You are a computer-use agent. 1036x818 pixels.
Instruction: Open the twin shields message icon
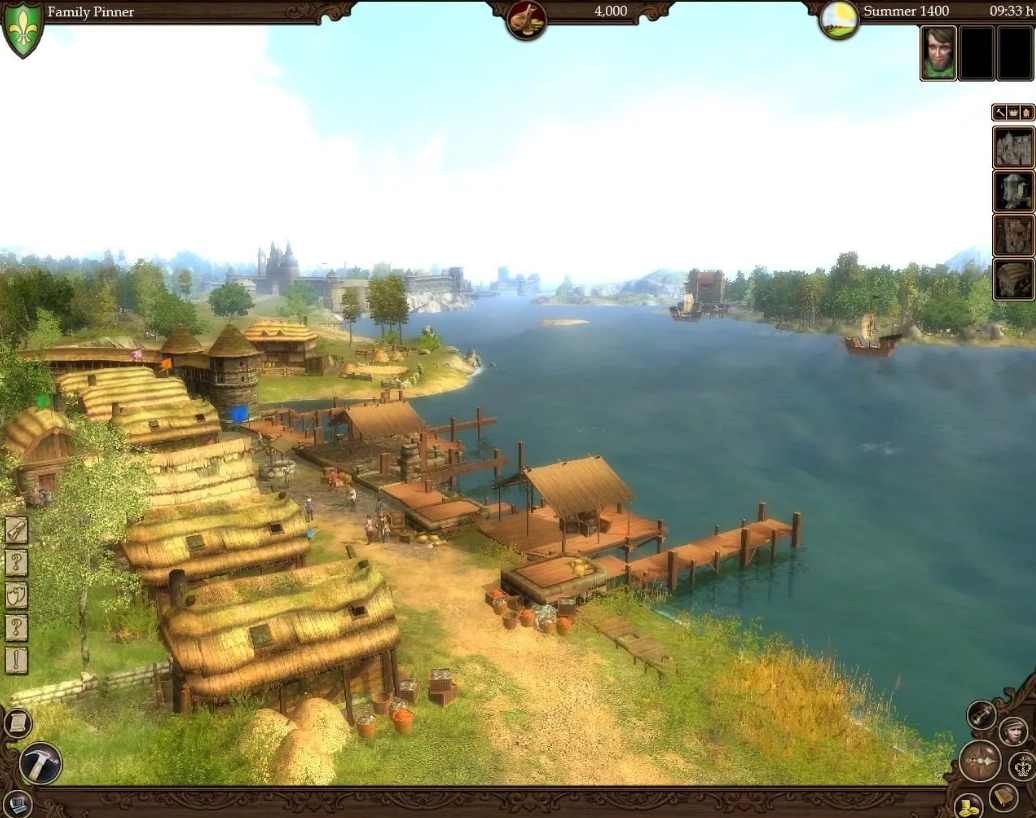pyautogui.click(x=16, y=595)
